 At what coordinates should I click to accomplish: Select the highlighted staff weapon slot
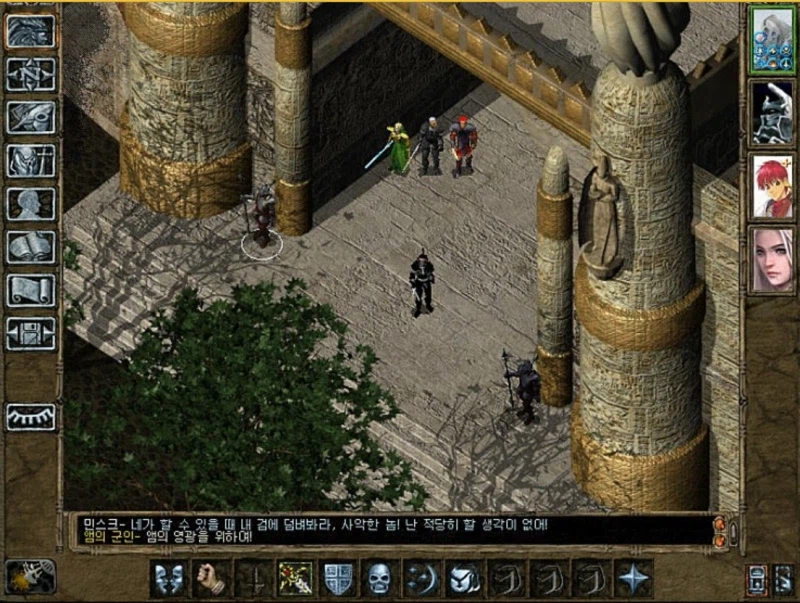[295, 578]
